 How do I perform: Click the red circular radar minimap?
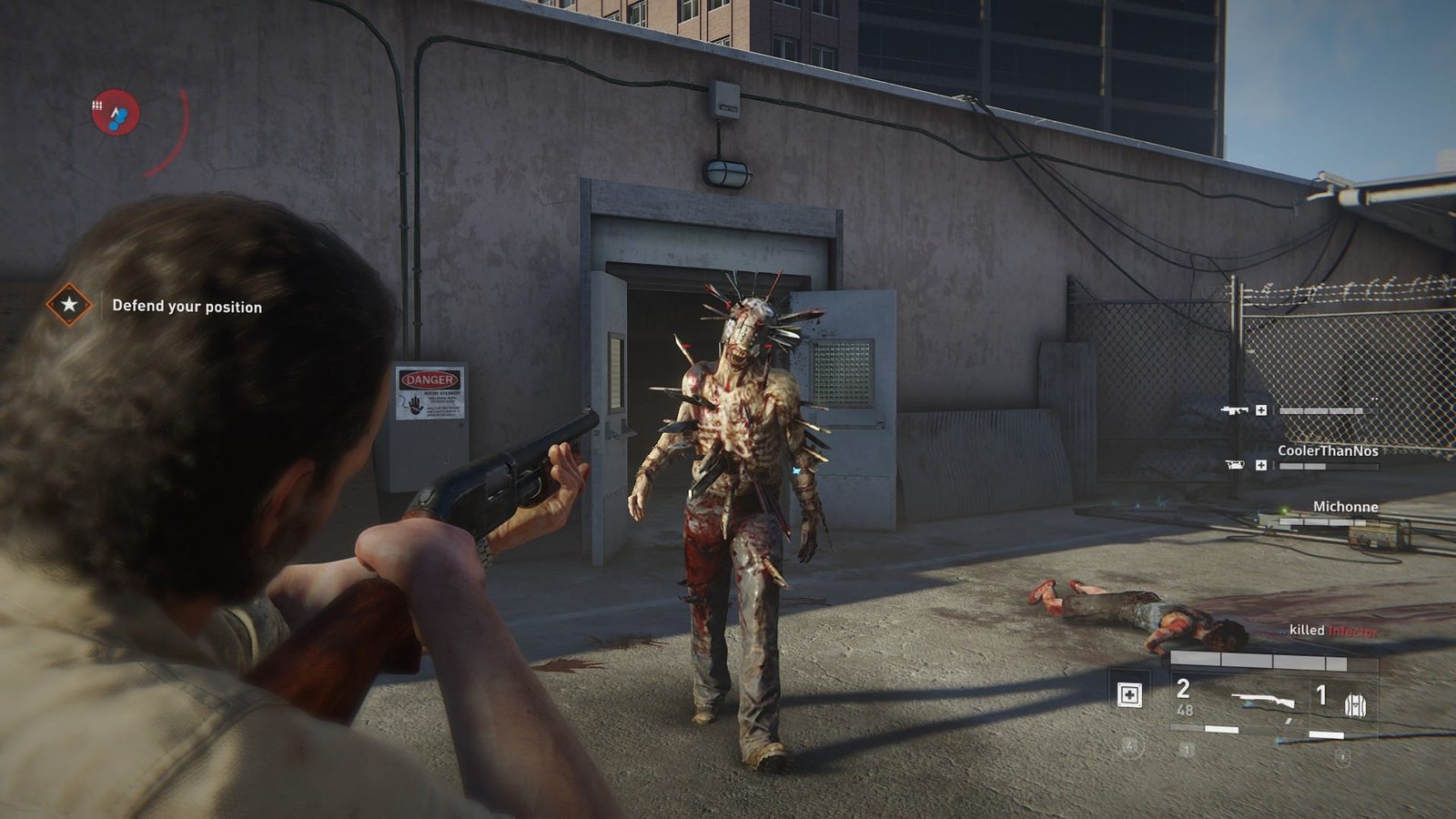(116, 113)
